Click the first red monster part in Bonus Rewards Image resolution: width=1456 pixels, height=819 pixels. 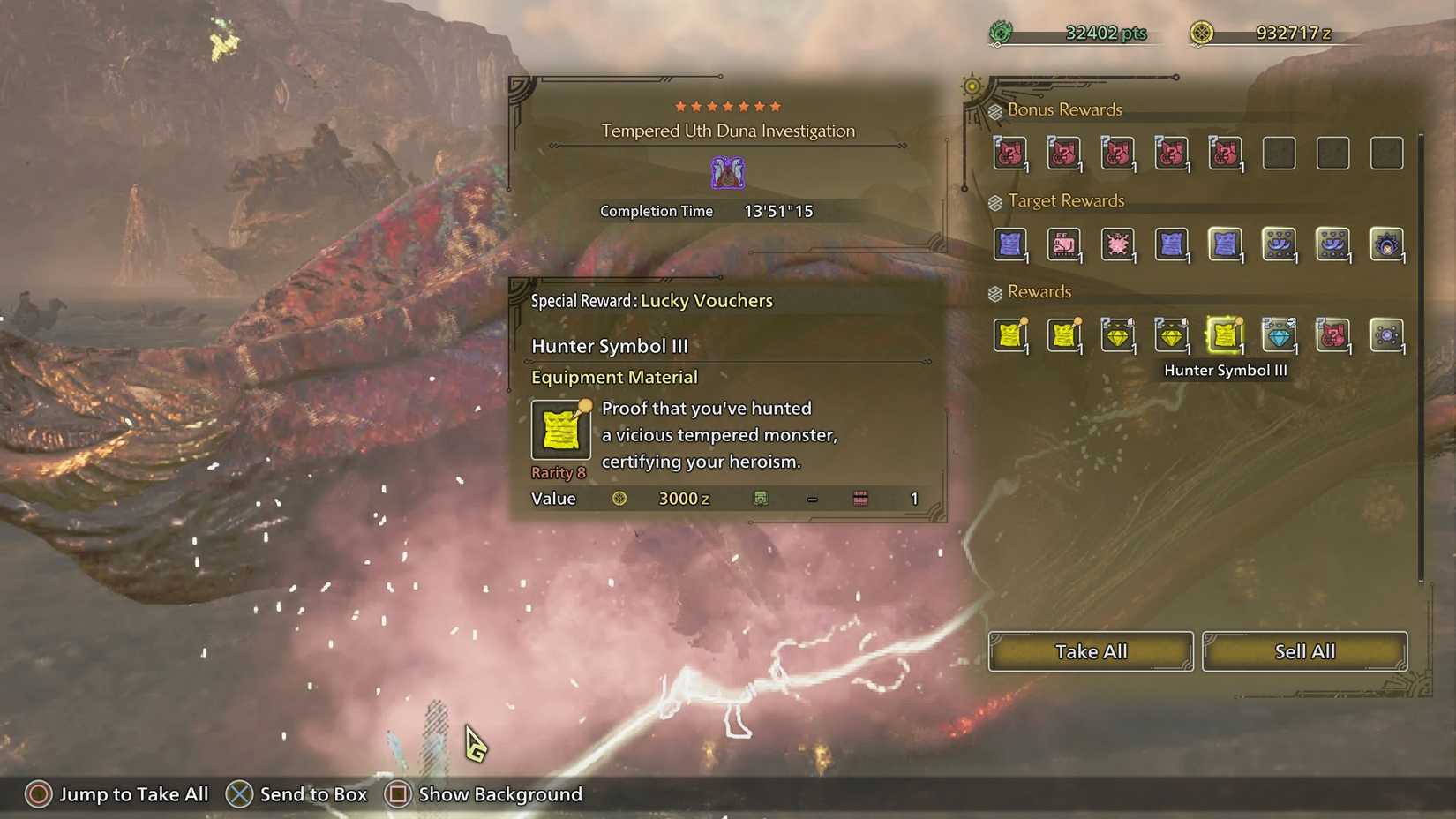tap(1010, 153)
